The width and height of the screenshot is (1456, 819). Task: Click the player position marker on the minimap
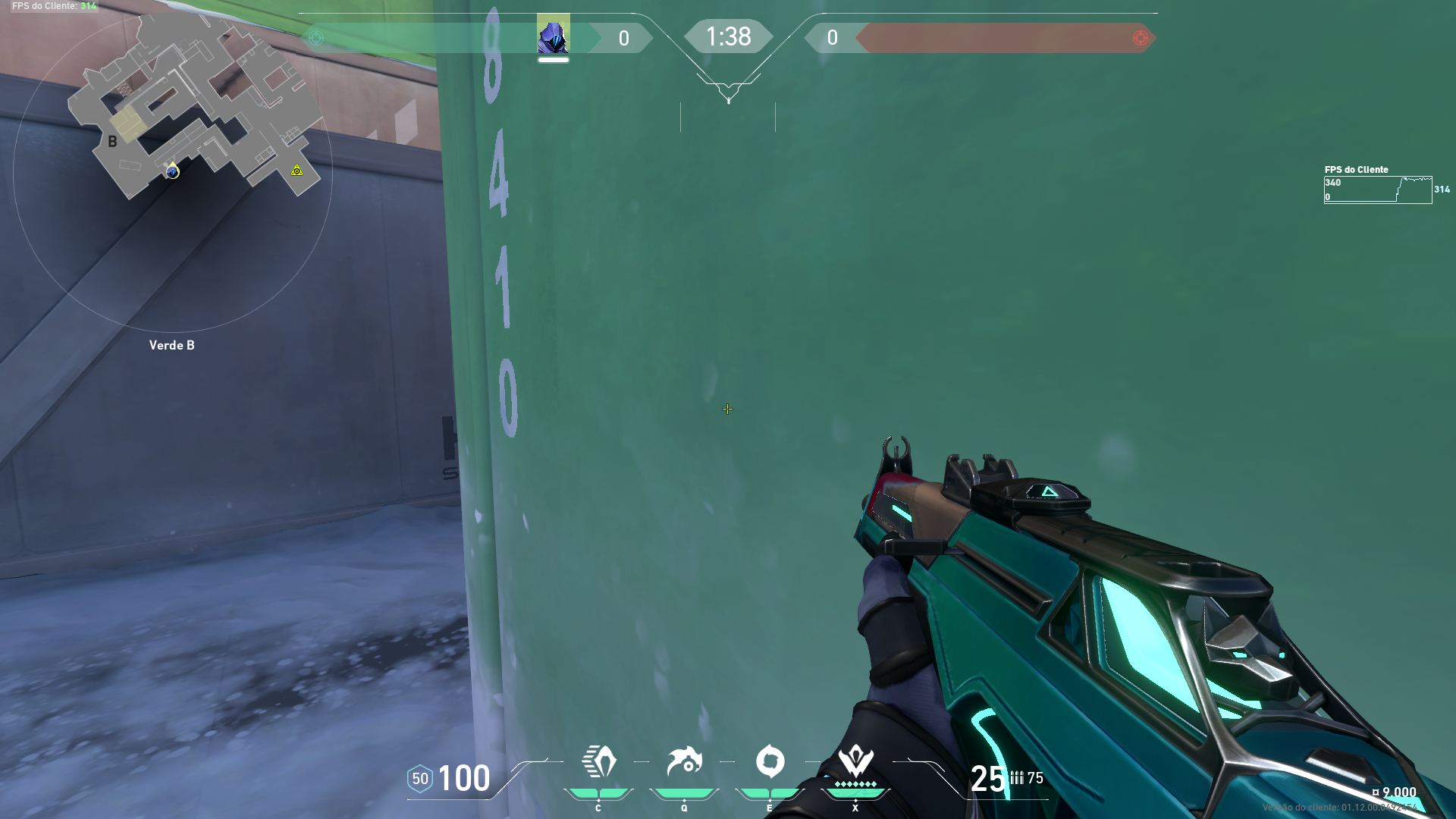[172, 172]
